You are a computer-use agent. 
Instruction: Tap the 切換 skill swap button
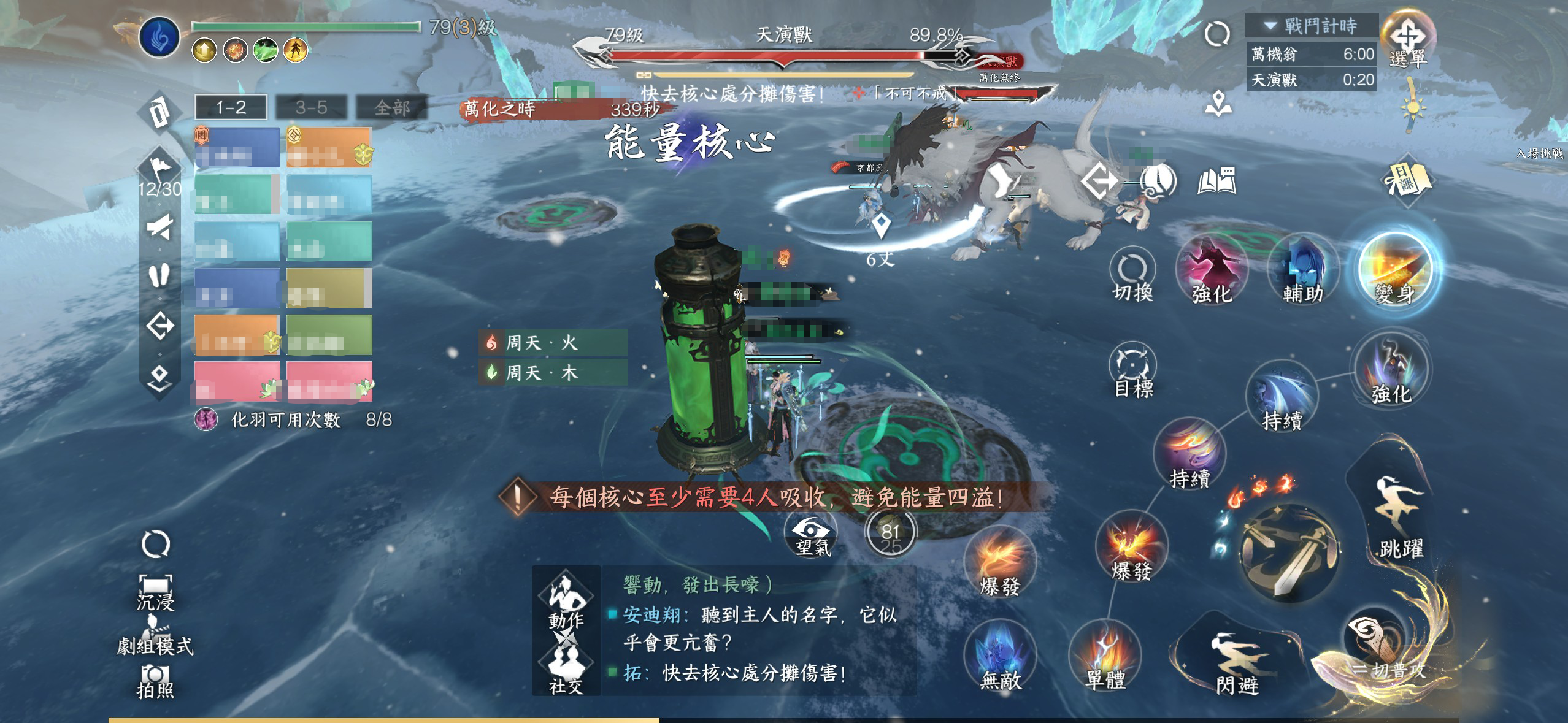(1132, 276)
